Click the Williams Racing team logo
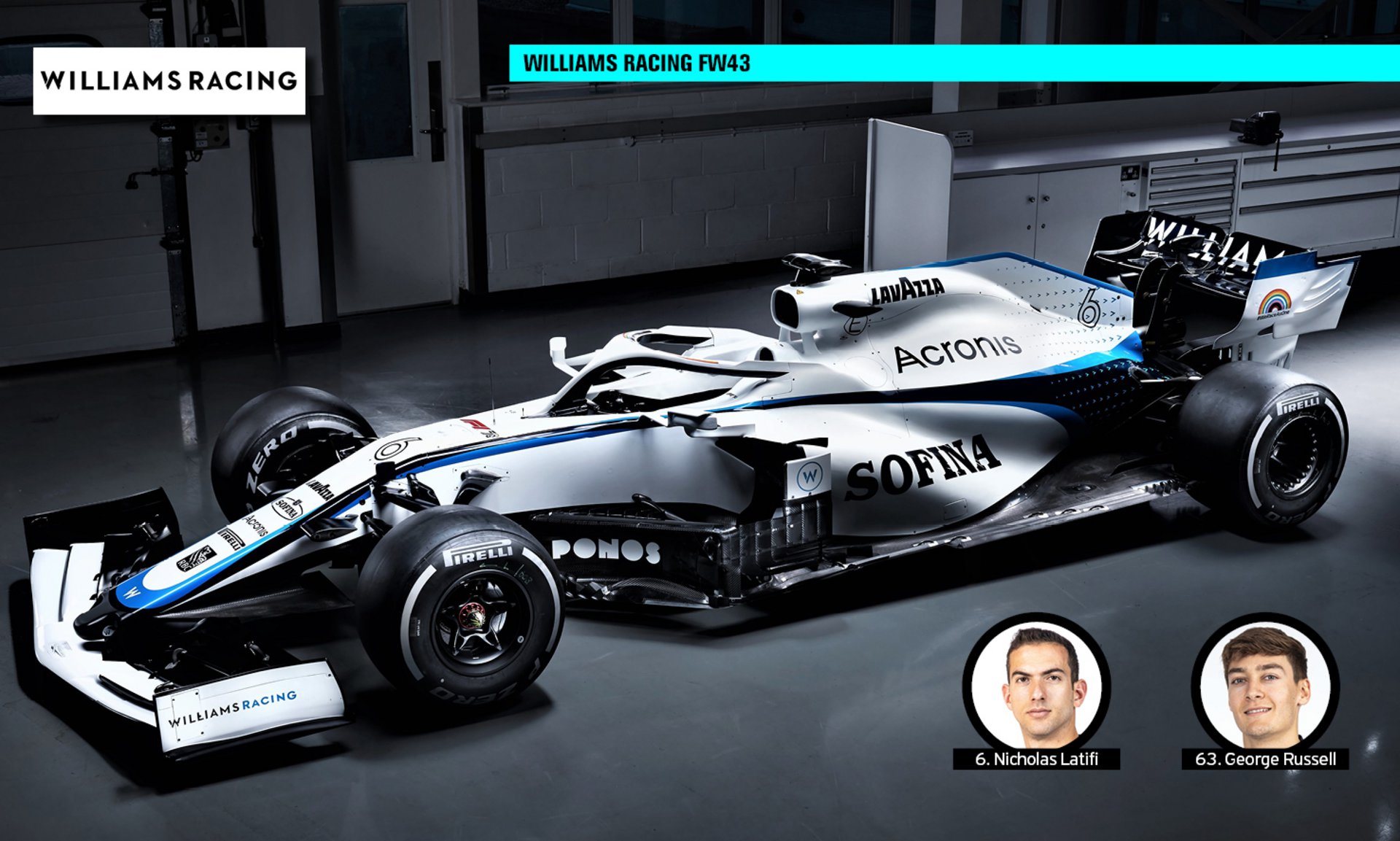The image size is (1400, 841). [169, 81]
